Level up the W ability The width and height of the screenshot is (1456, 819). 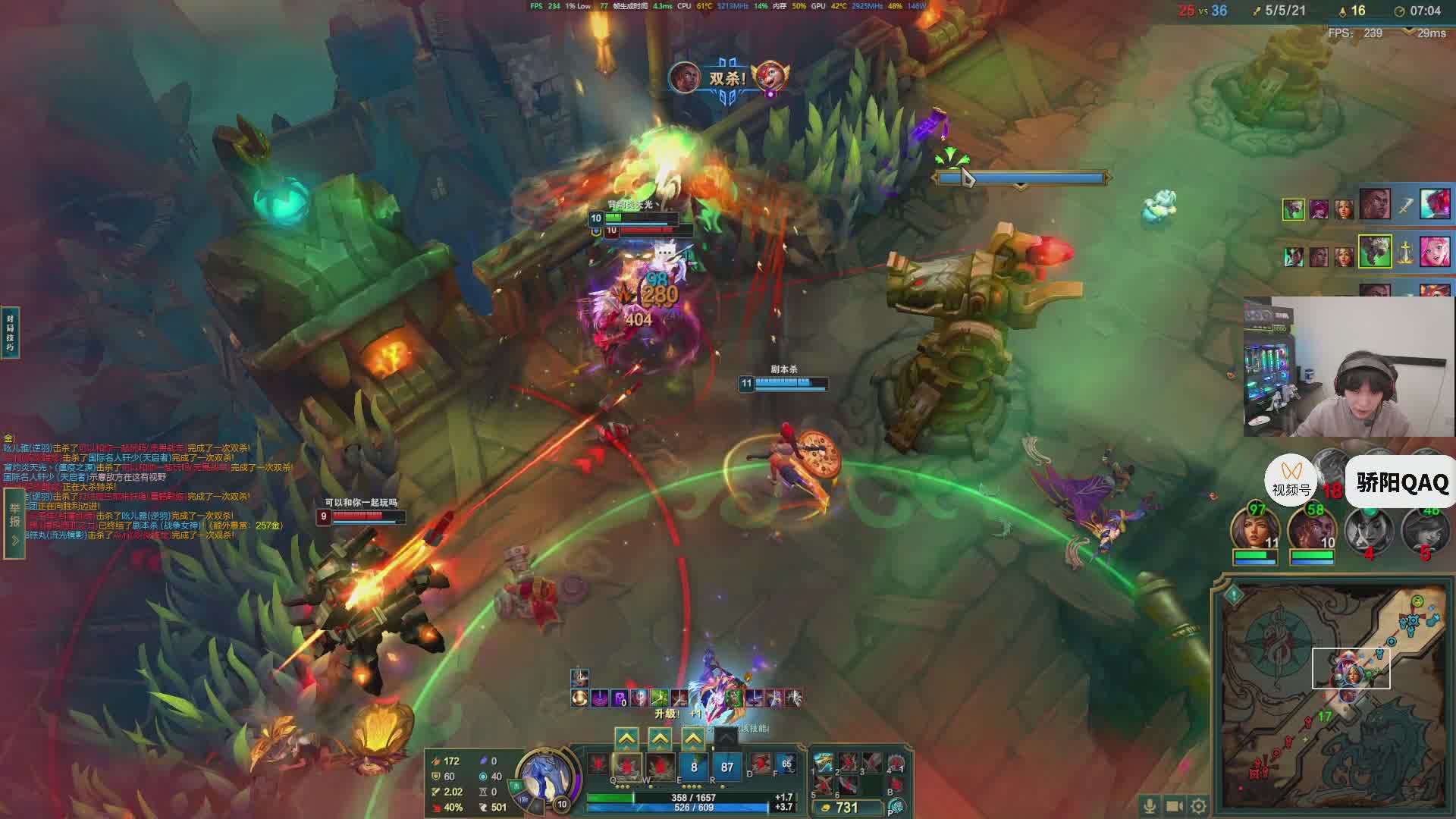point(660,738)
